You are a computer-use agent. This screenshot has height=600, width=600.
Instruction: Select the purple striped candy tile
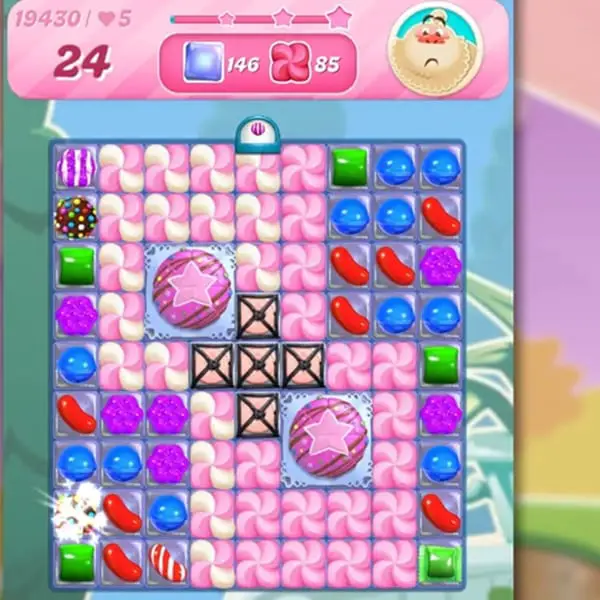point(76,167)
